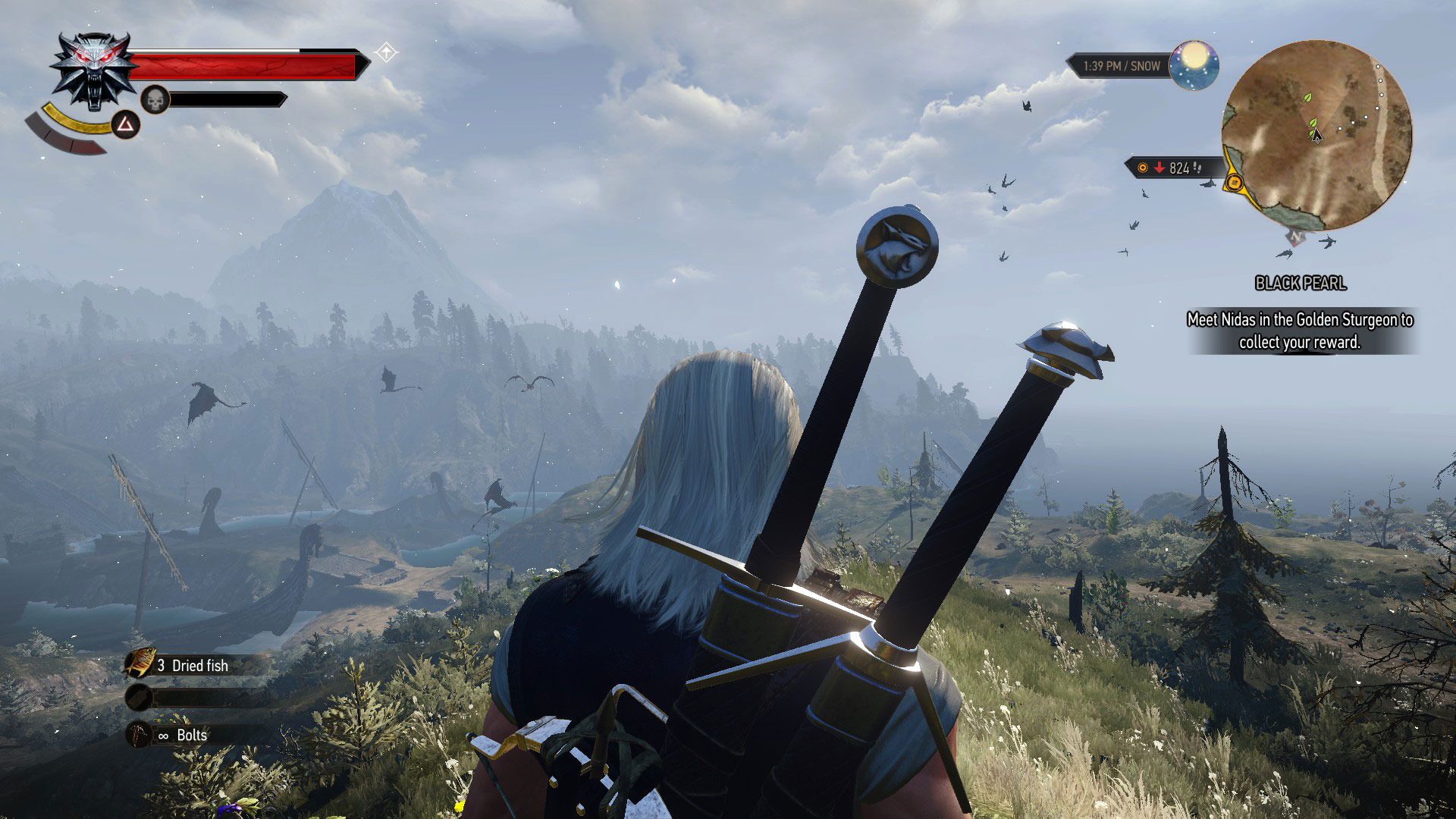This screenshot has height=819, width=1456.
Task: Select the coin icon next to the 824 counter
Action: tap(1143, 168)
